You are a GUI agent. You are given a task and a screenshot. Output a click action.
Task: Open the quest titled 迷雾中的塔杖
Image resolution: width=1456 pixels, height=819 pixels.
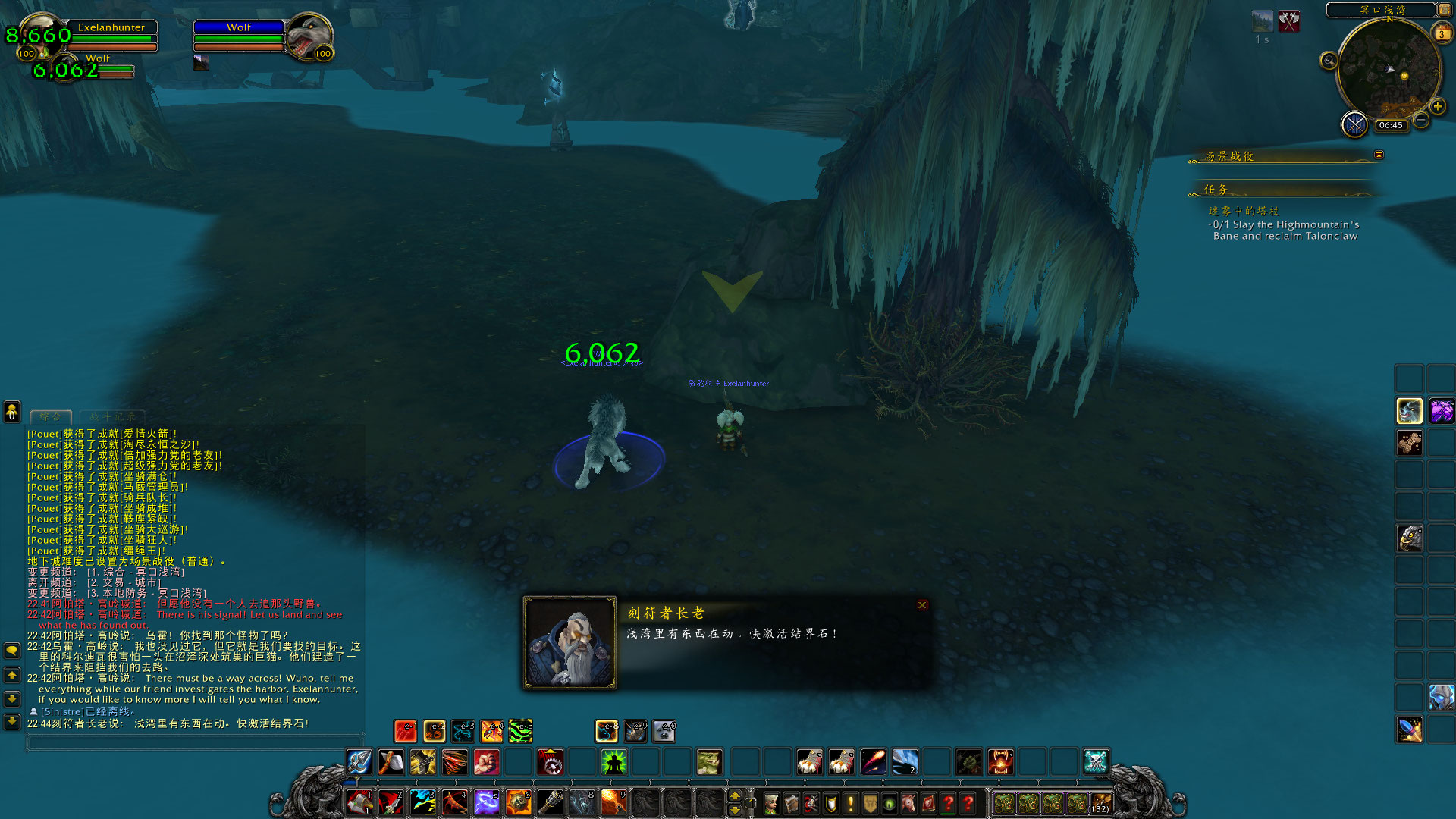[x=1244, y=211]
